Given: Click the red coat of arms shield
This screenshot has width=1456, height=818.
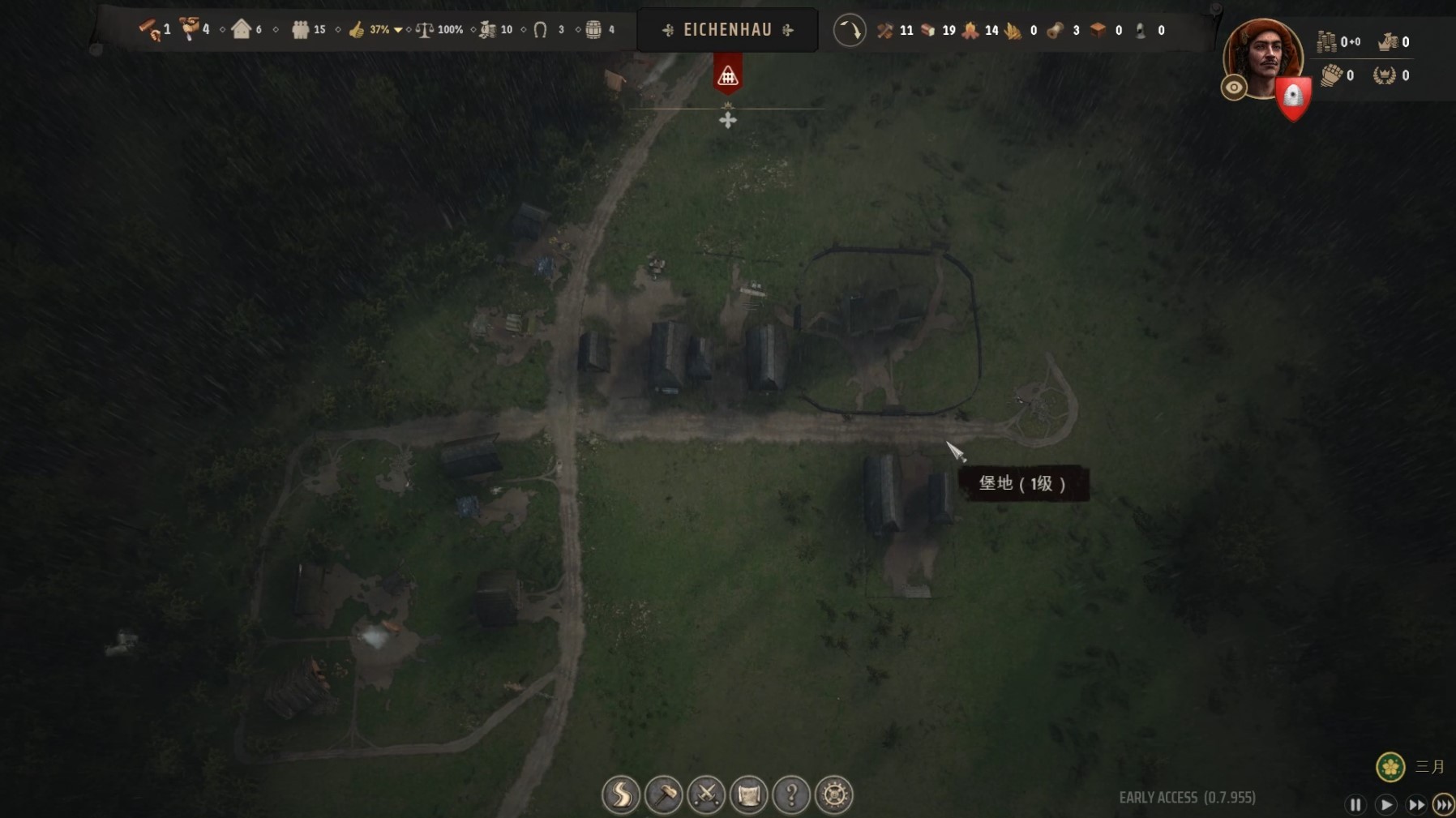Looking at the screenshot, I should click(1293, 97).
